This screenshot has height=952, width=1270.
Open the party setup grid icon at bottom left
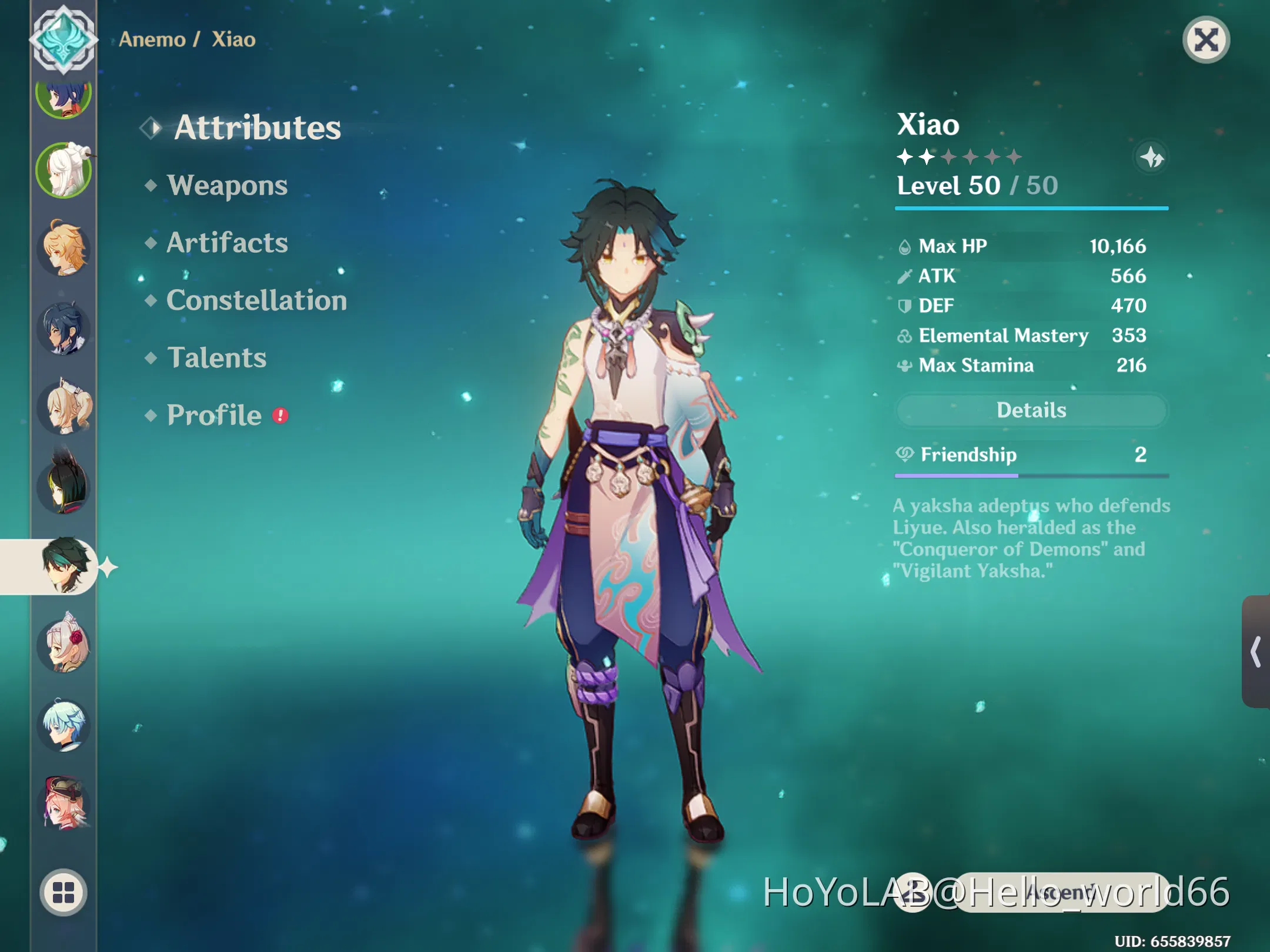pyautogui.click(x=63, y=893)
